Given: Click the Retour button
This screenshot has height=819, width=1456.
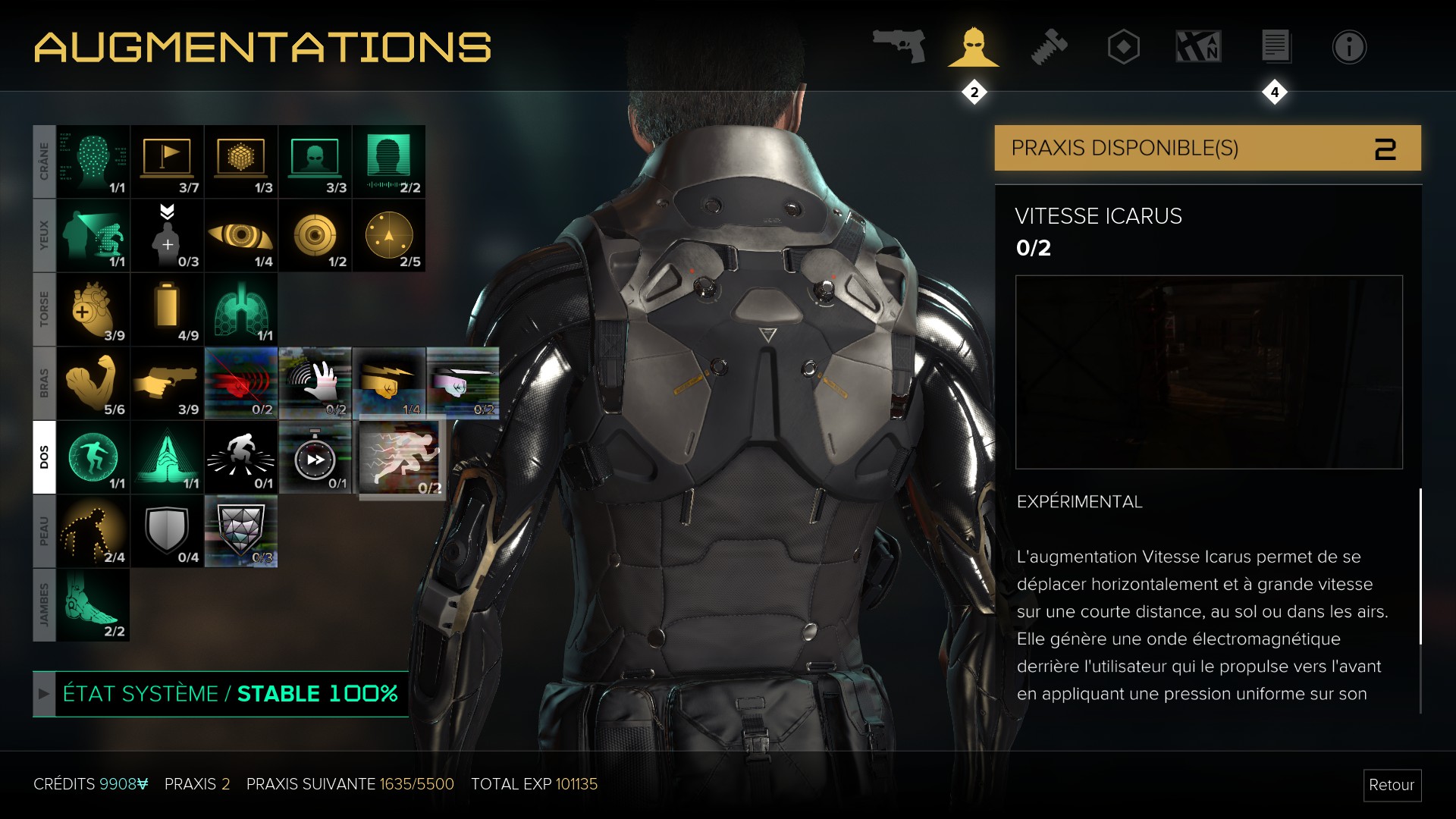Looking at the screenshot, I should tap(1391, 785).
